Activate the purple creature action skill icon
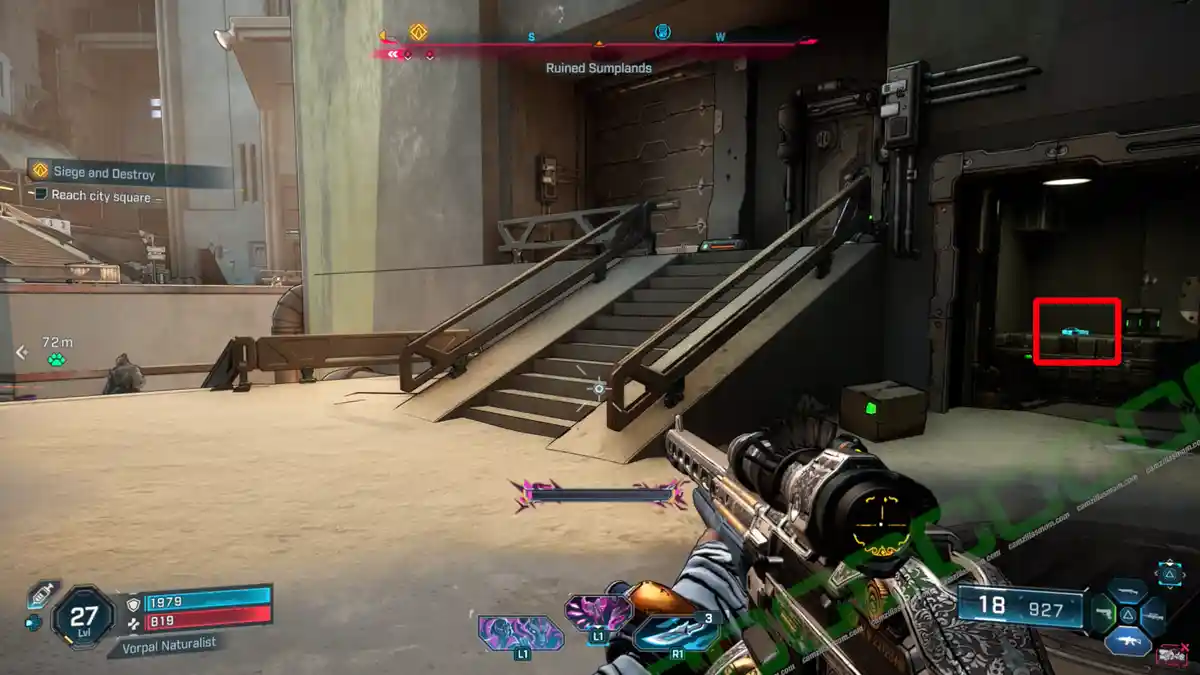Screen dimensions: 1200x675 point(521,631)
